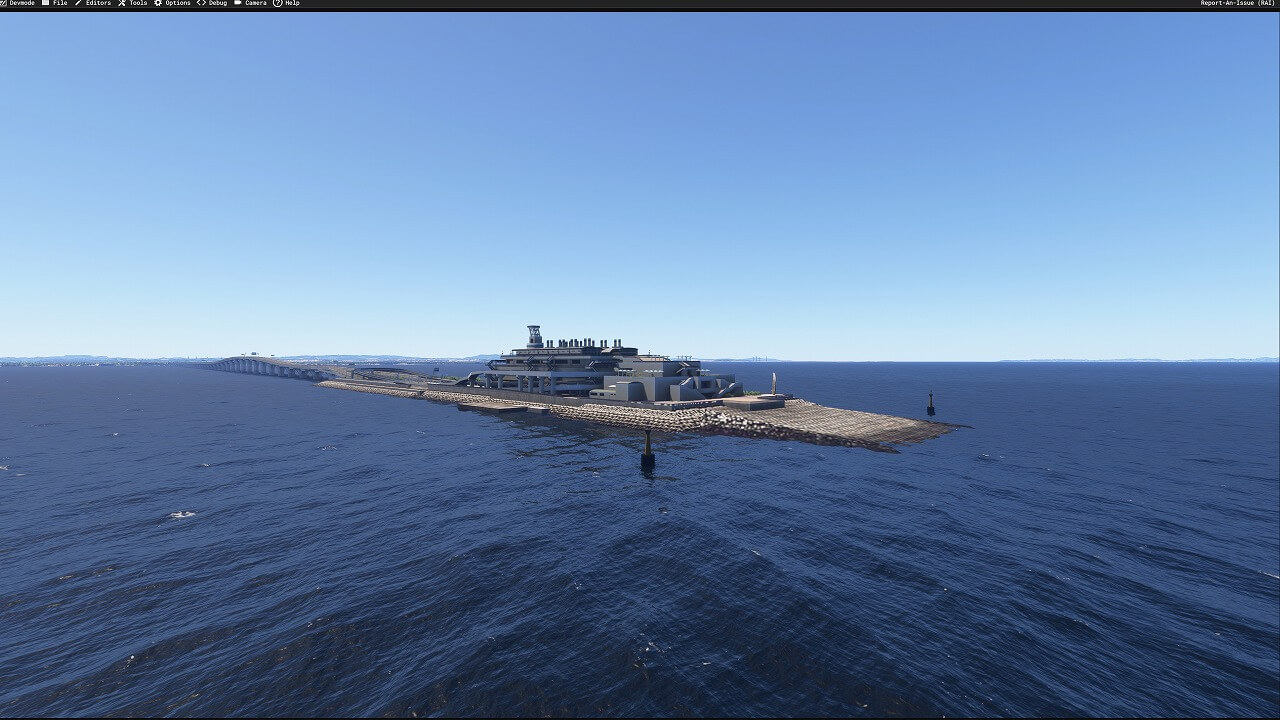Open the Devmode menu
This screenshot has height=720, width=1280.
(19, 4)
